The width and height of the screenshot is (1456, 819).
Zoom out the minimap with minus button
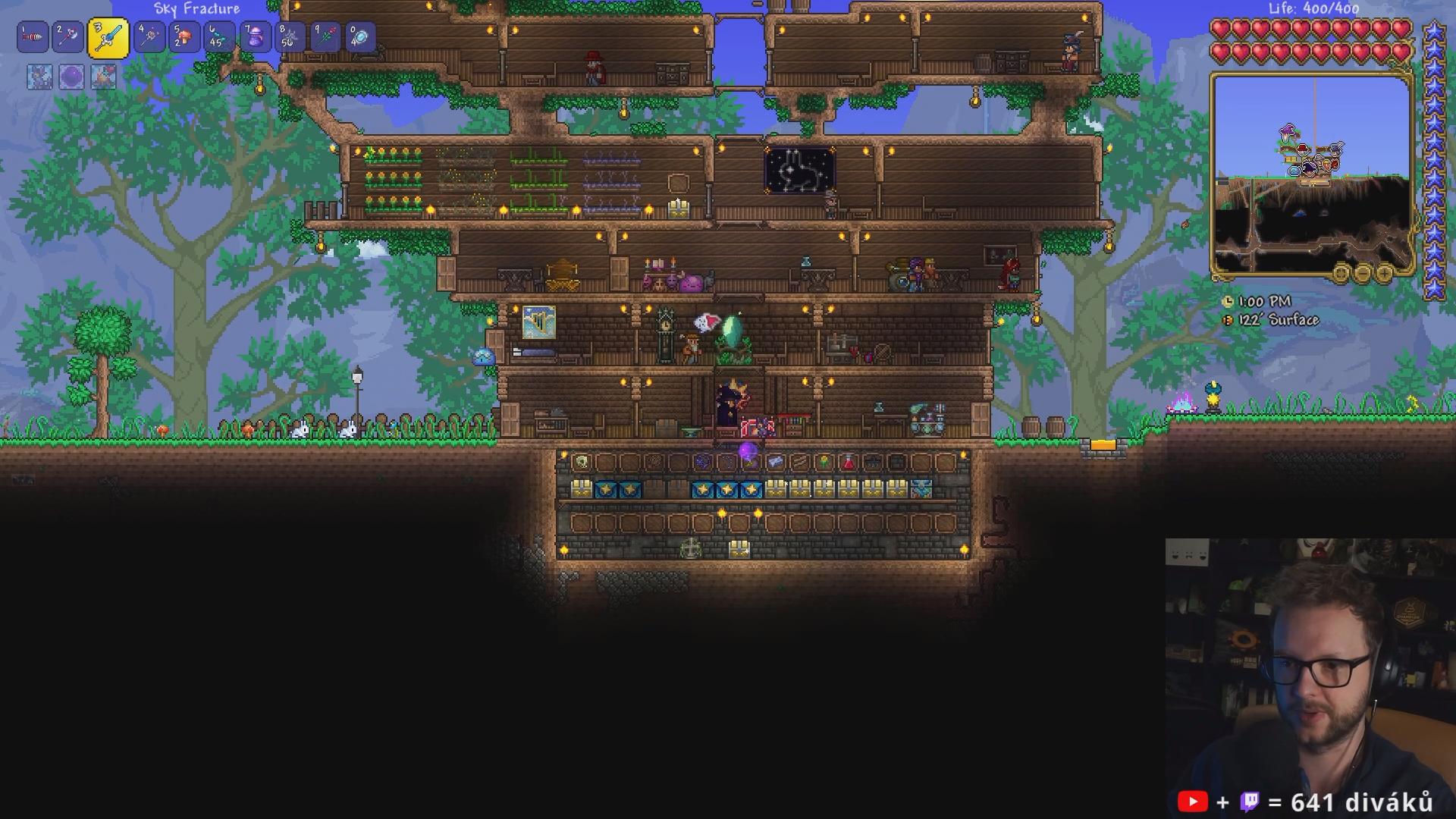click(x=1363, y=273)
